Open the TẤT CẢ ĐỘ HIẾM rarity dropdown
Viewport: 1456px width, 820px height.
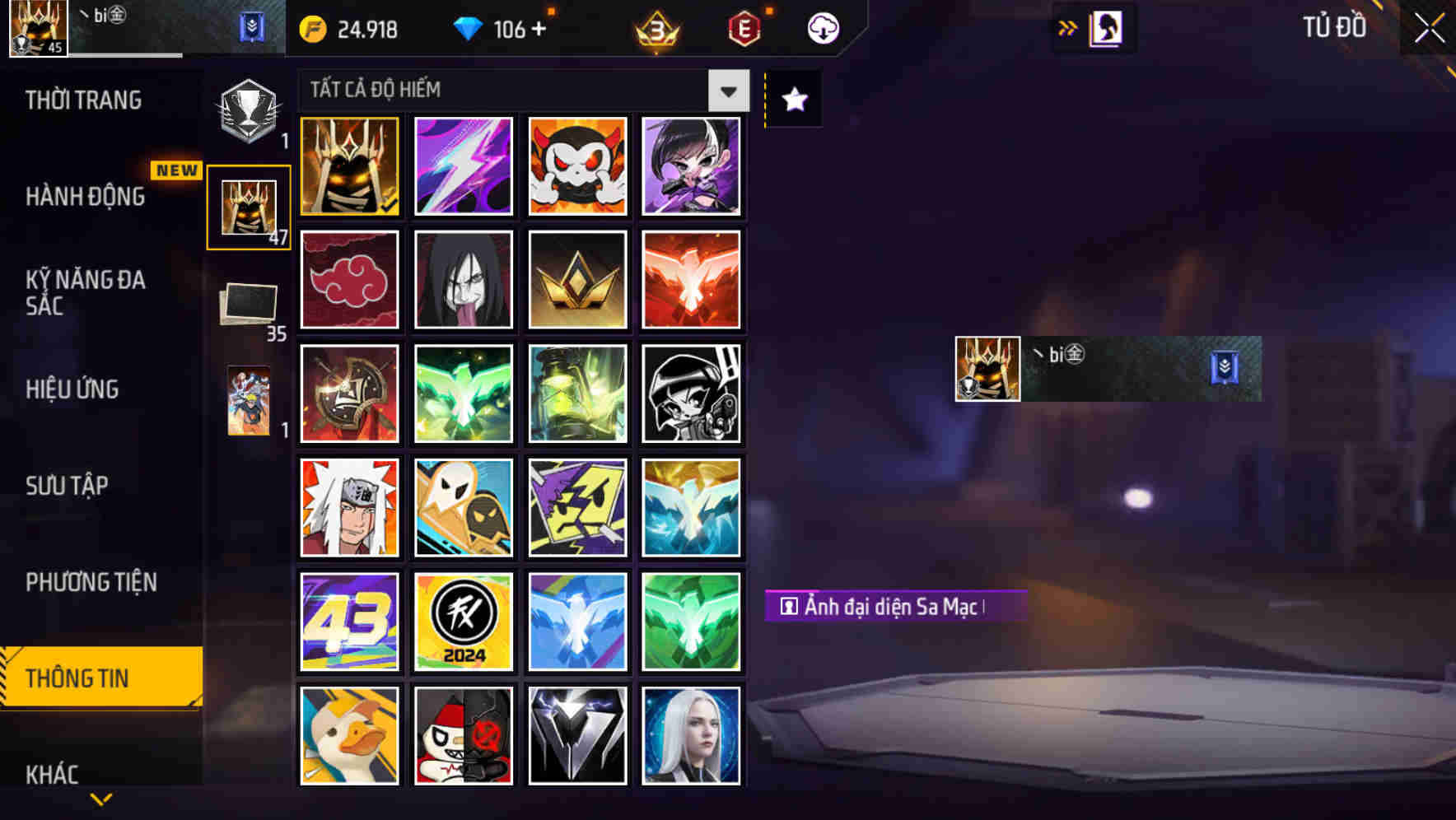click(726, 91)
